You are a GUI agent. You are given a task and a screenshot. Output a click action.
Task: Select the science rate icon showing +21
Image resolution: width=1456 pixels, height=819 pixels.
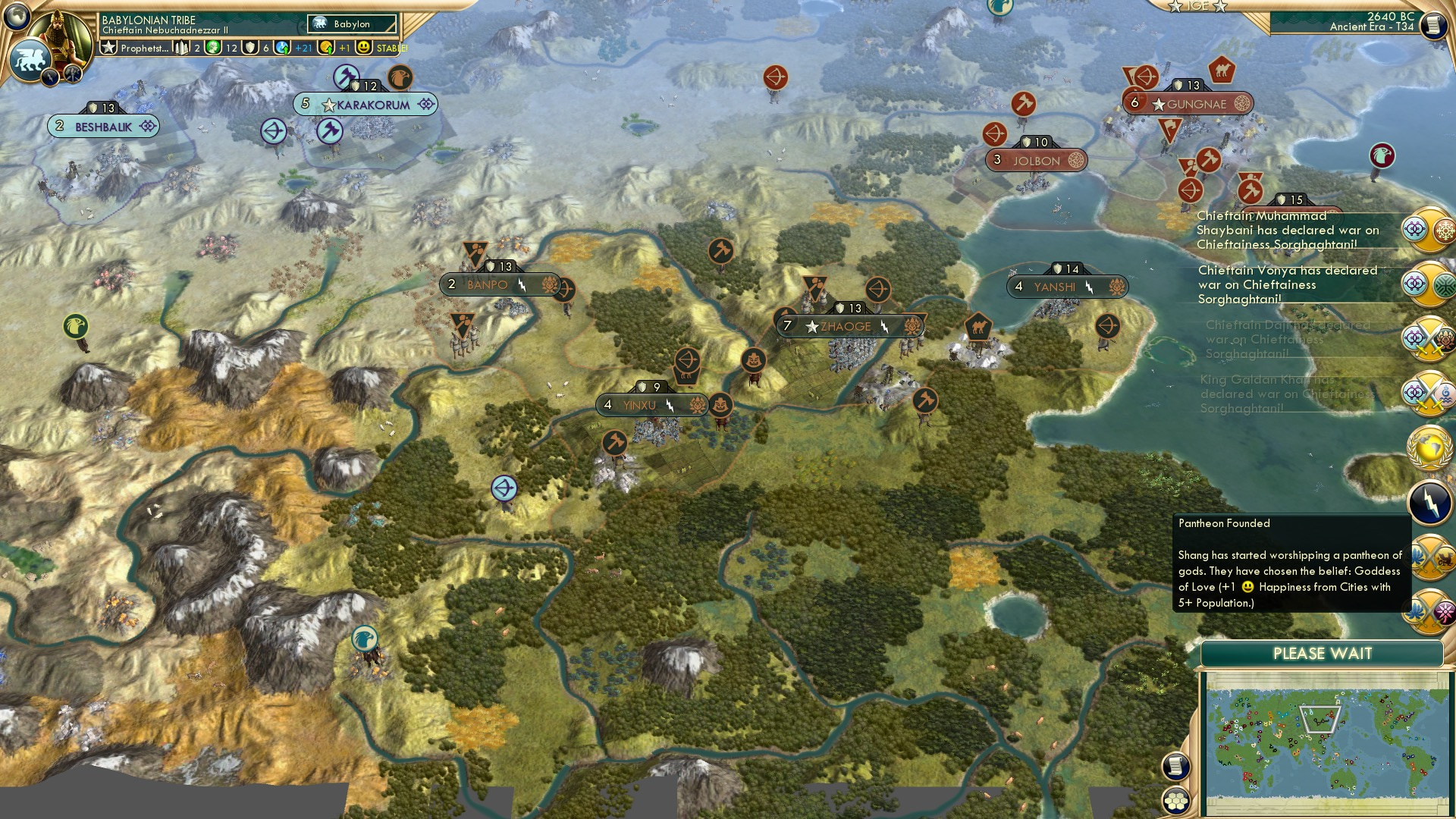(x=281, y=46)
